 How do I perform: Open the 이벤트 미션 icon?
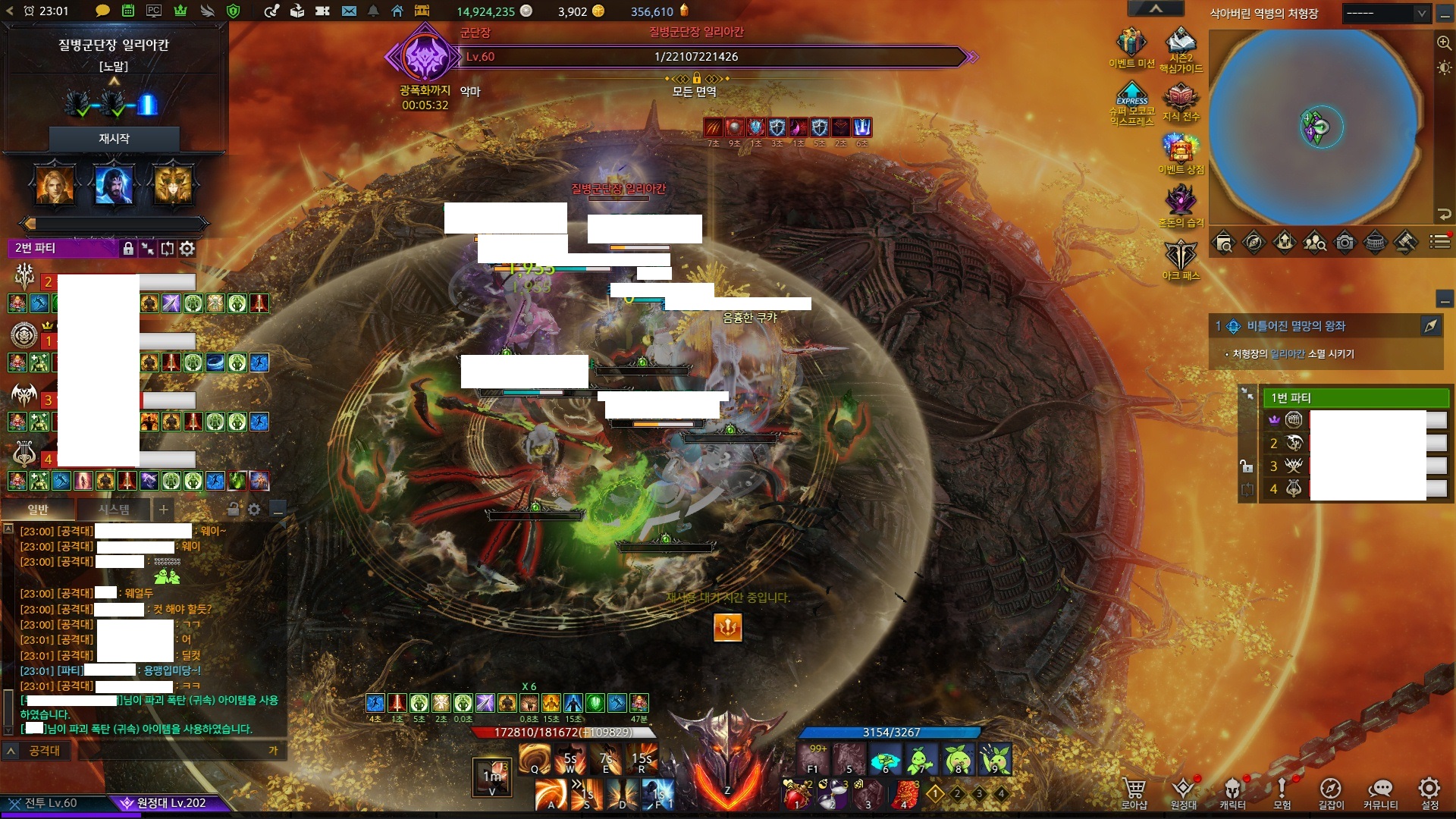tap(1131, 47)
